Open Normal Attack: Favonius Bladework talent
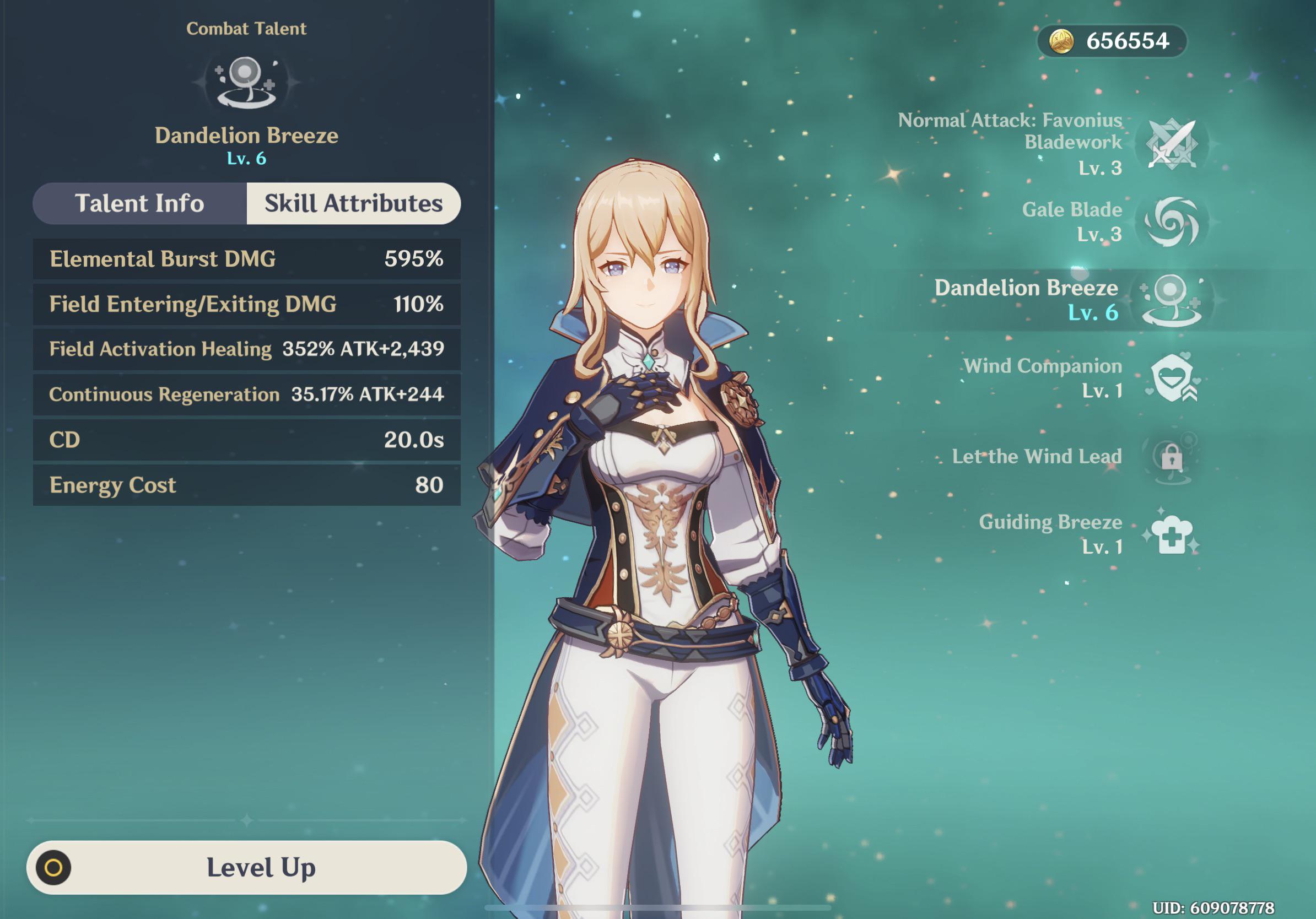 click(x=1172, y=144)
